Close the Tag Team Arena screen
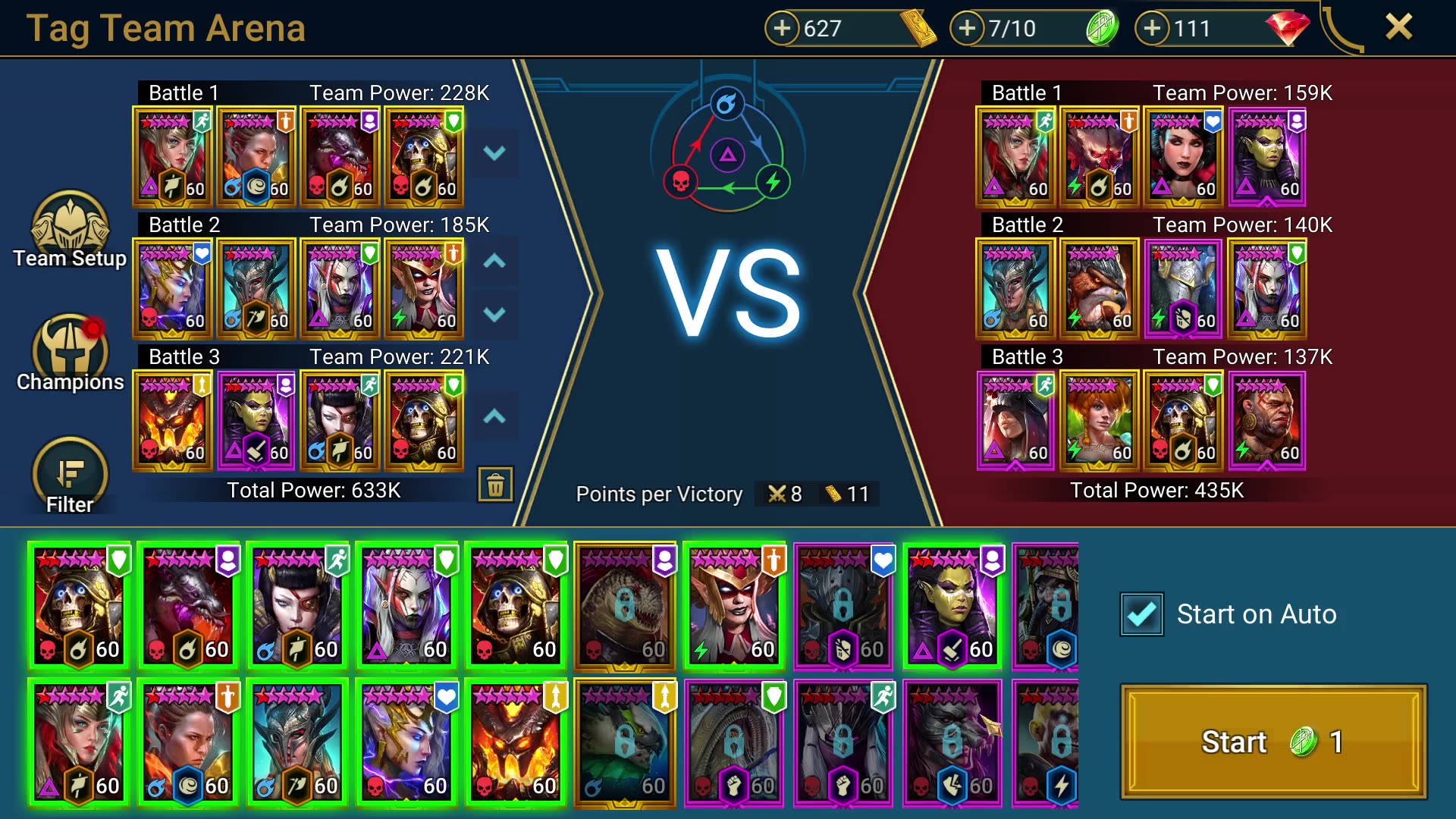This screenshot has width=1456, height=819. [x=1400, y=27]
